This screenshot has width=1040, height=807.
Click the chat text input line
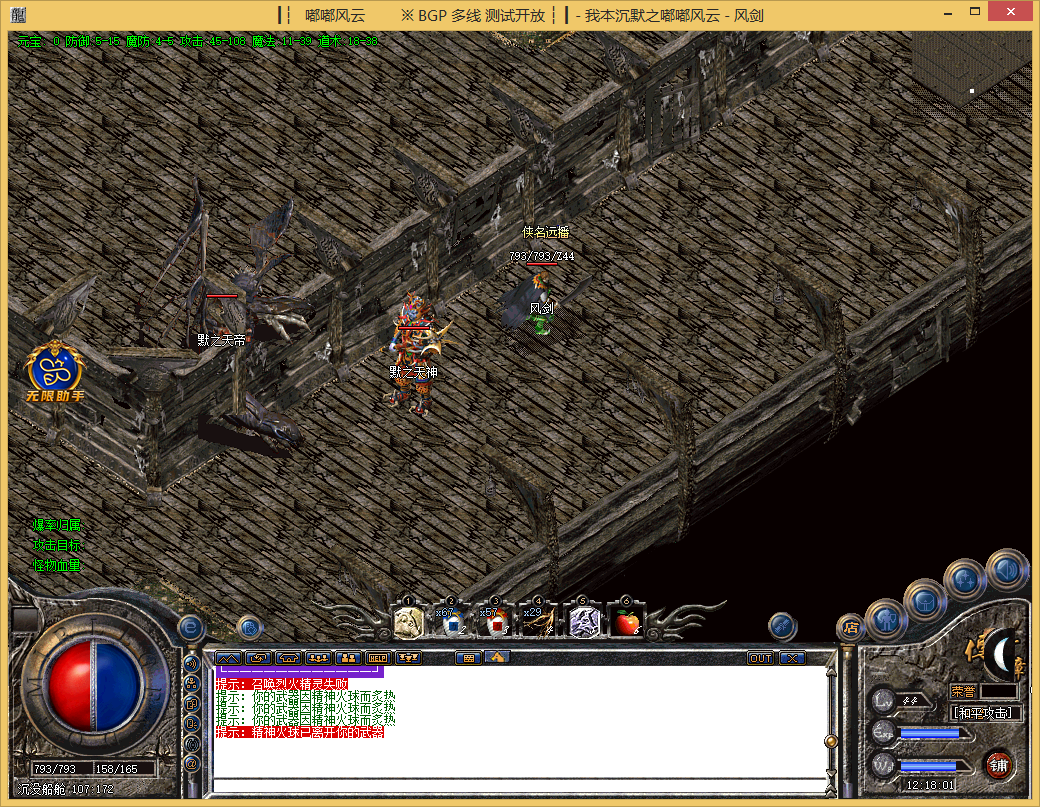pyautogui.click(x=520, y=784)
